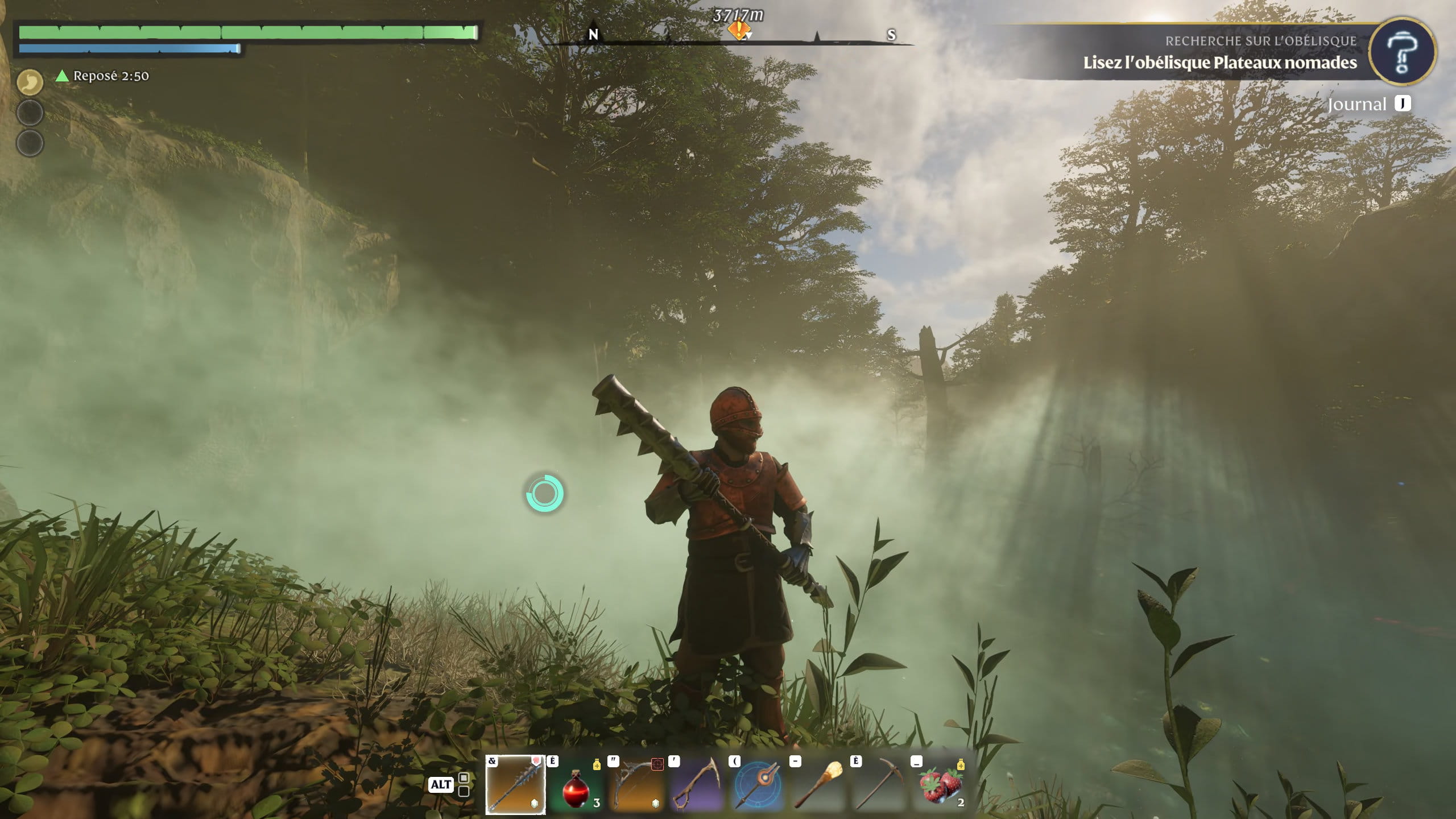1456x819 pixels.
Task: Click the Reposé rested buff indicator
Action: (104, 76)
